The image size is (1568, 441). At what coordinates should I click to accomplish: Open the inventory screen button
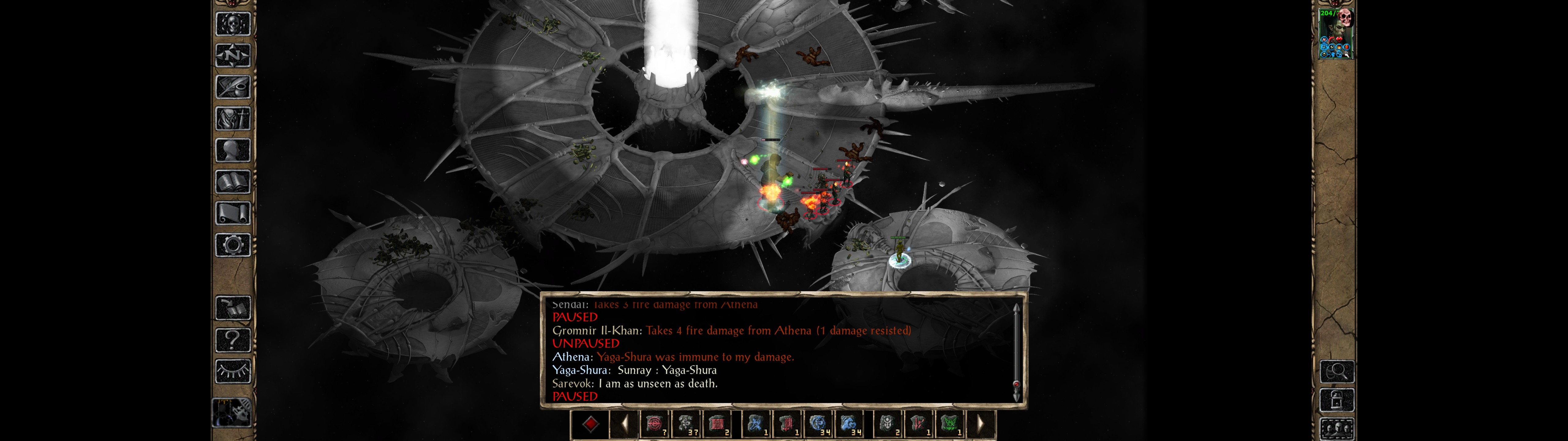232,118
